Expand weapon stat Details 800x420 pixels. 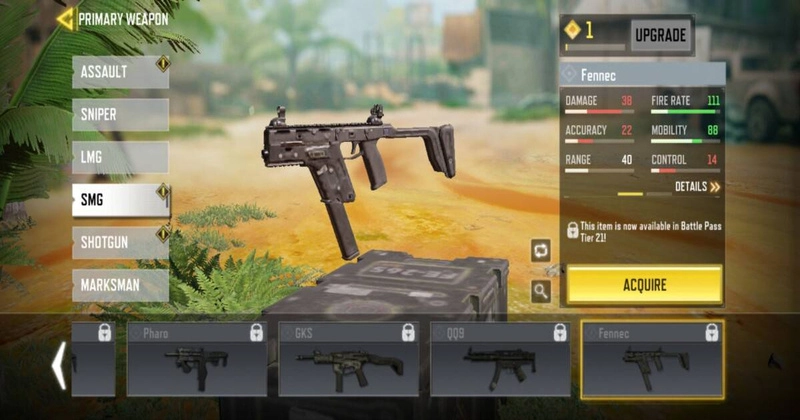point(697,187)
